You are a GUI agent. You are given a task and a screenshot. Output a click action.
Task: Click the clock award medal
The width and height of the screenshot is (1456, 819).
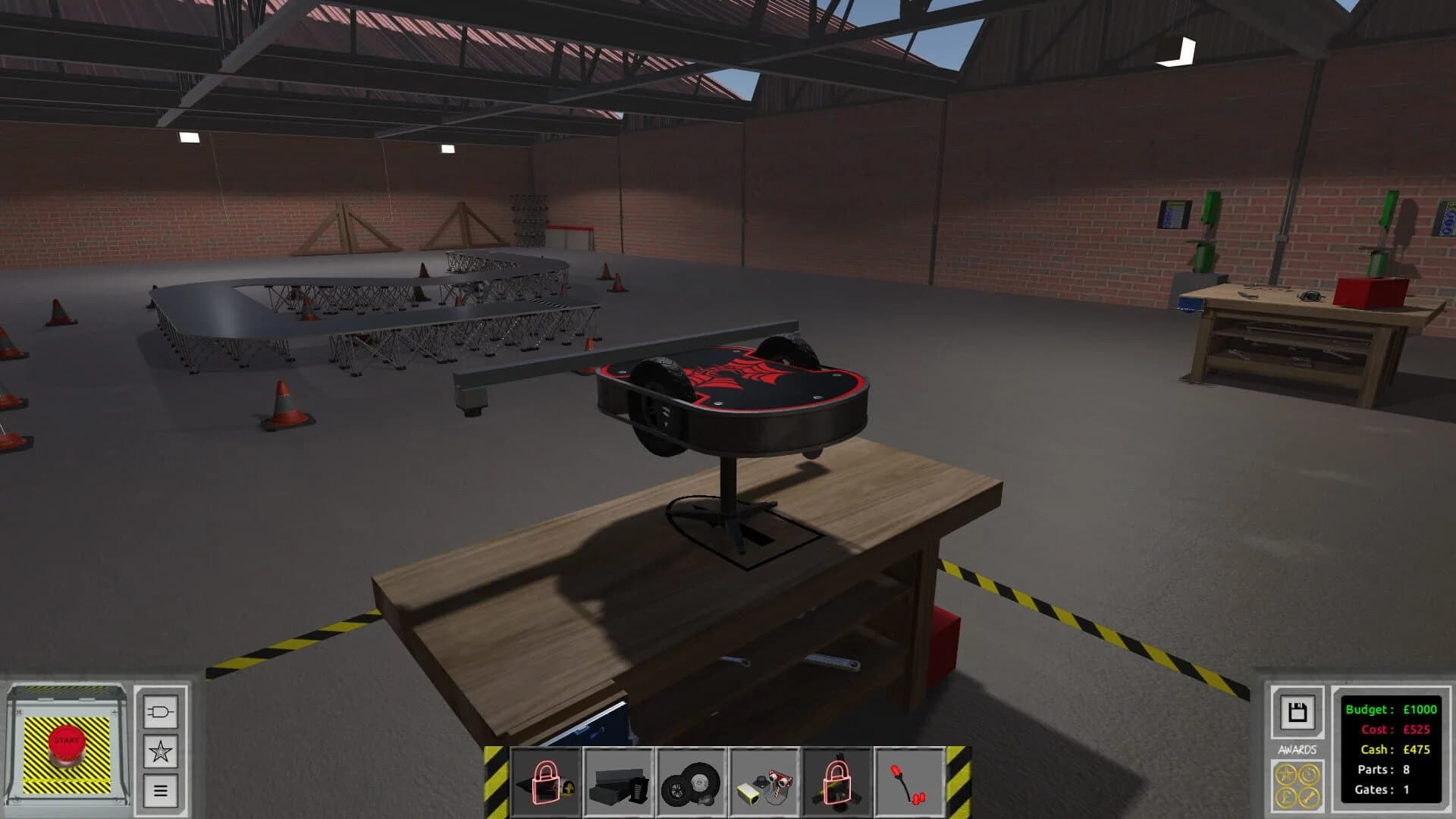click(1310, 774)
